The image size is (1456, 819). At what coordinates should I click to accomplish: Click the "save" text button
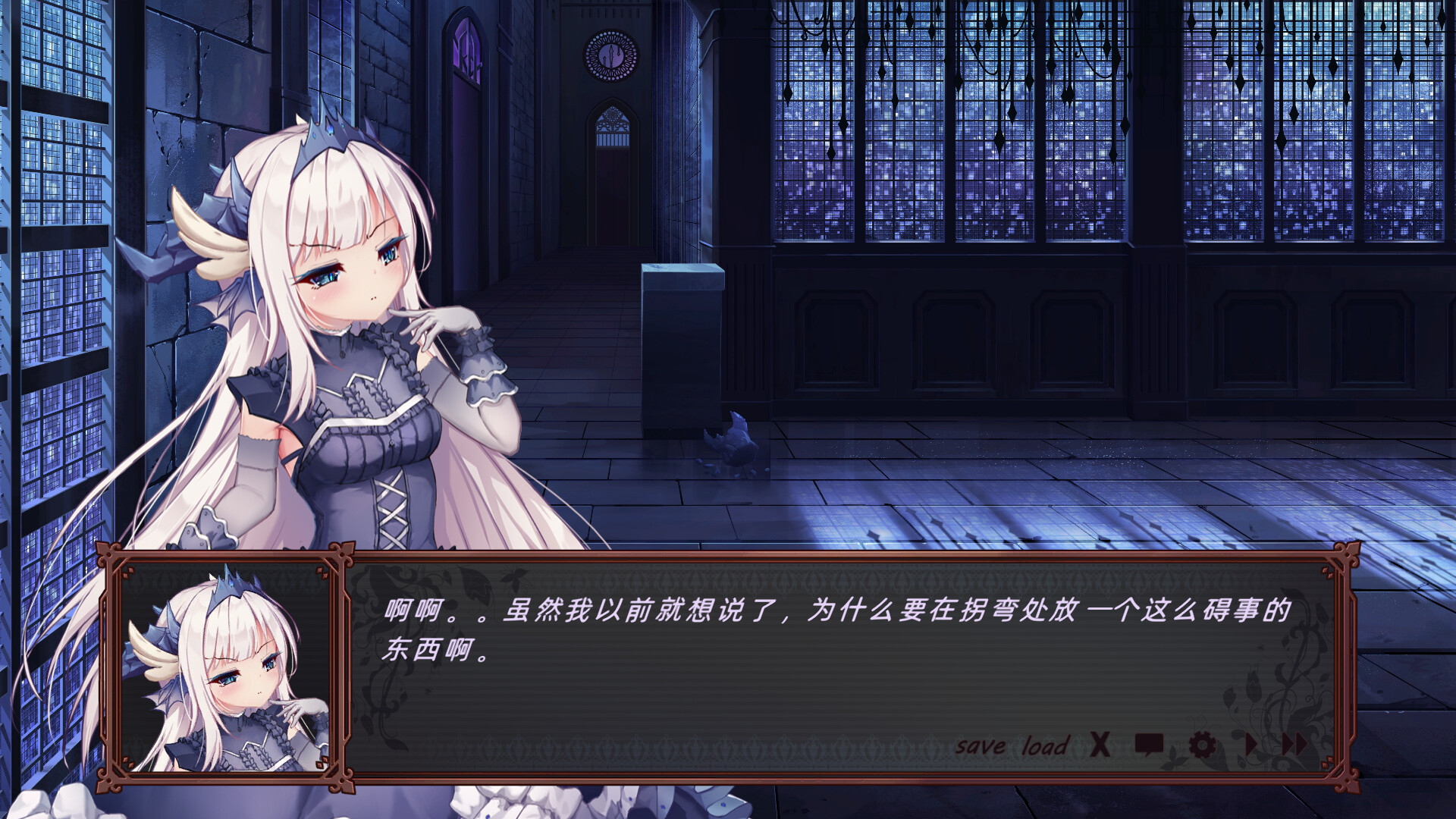point(981,746)
